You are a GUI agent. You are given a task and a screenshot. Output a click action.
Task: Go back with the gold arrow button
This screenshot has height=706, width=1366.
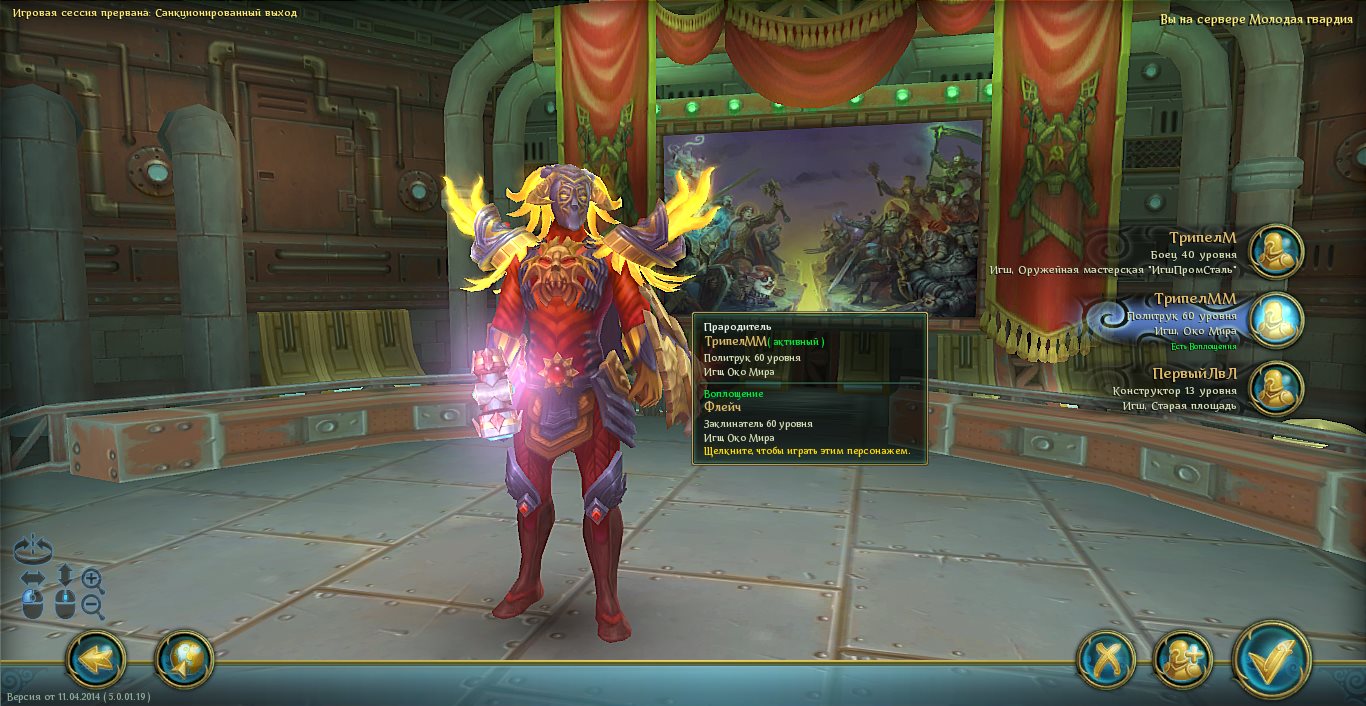pyautogui.click(x=96, y=660)
